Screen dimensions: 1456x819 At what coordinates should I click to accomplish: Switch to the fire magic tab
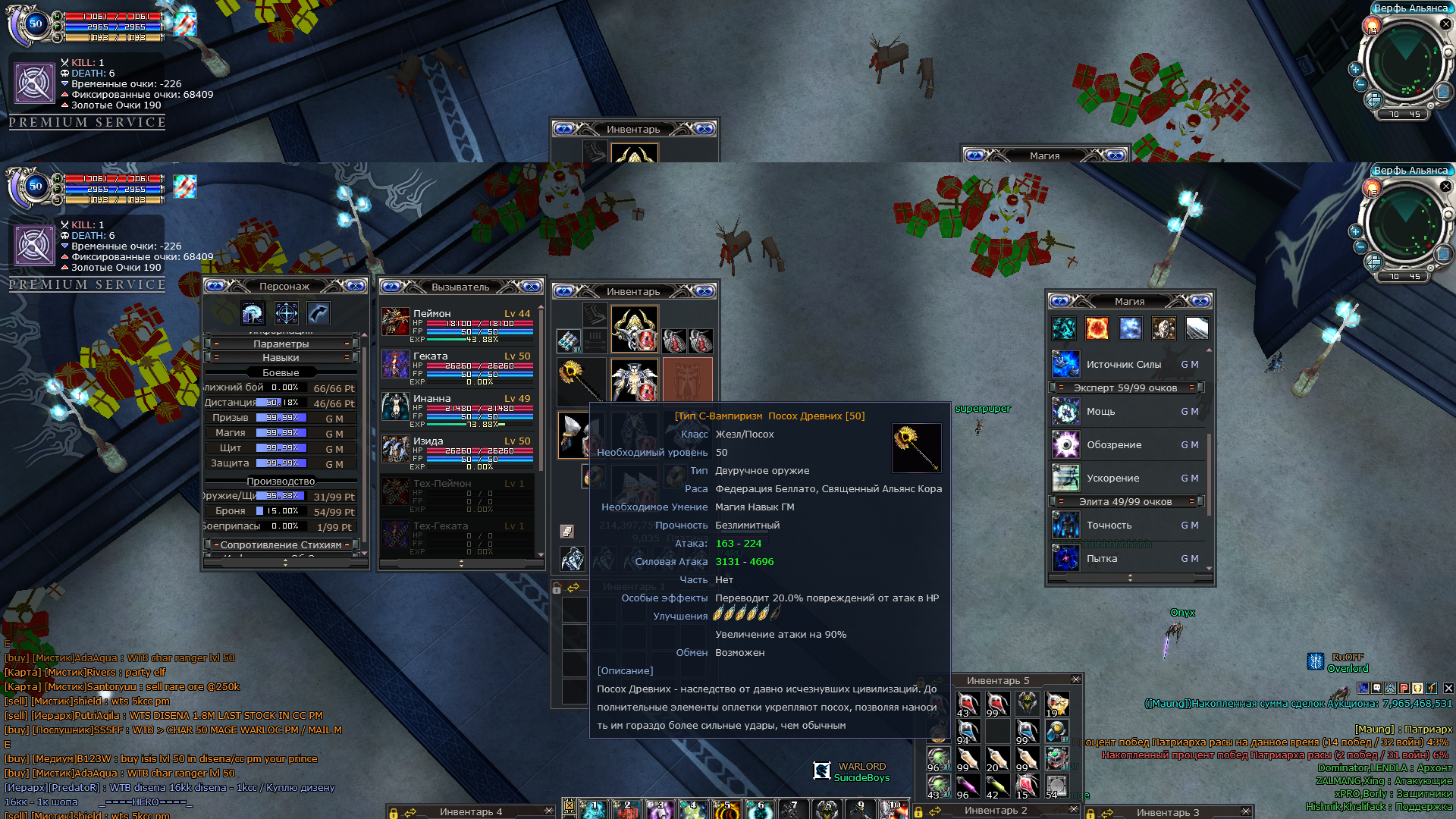coord(1097,328)
